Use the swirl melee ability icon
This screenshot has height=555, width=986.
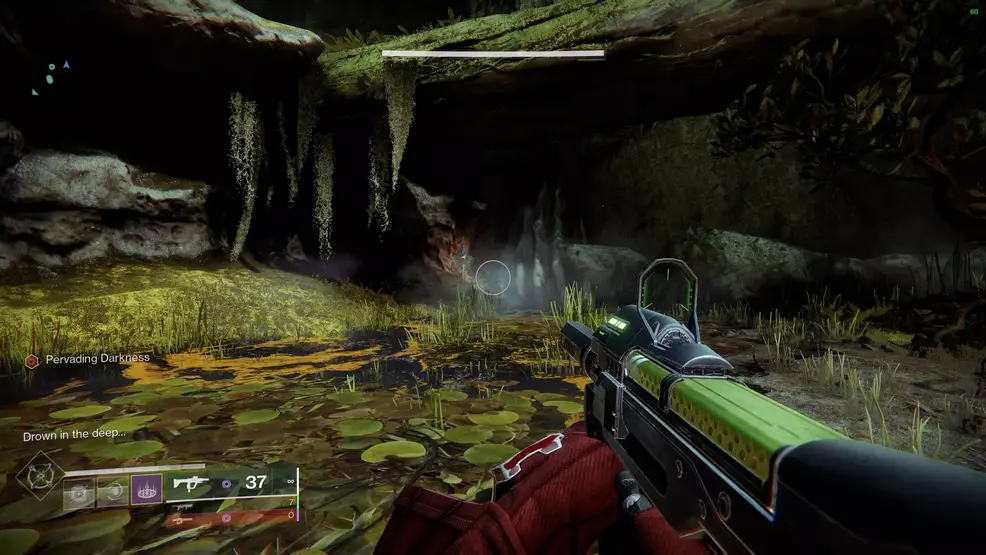112,490
